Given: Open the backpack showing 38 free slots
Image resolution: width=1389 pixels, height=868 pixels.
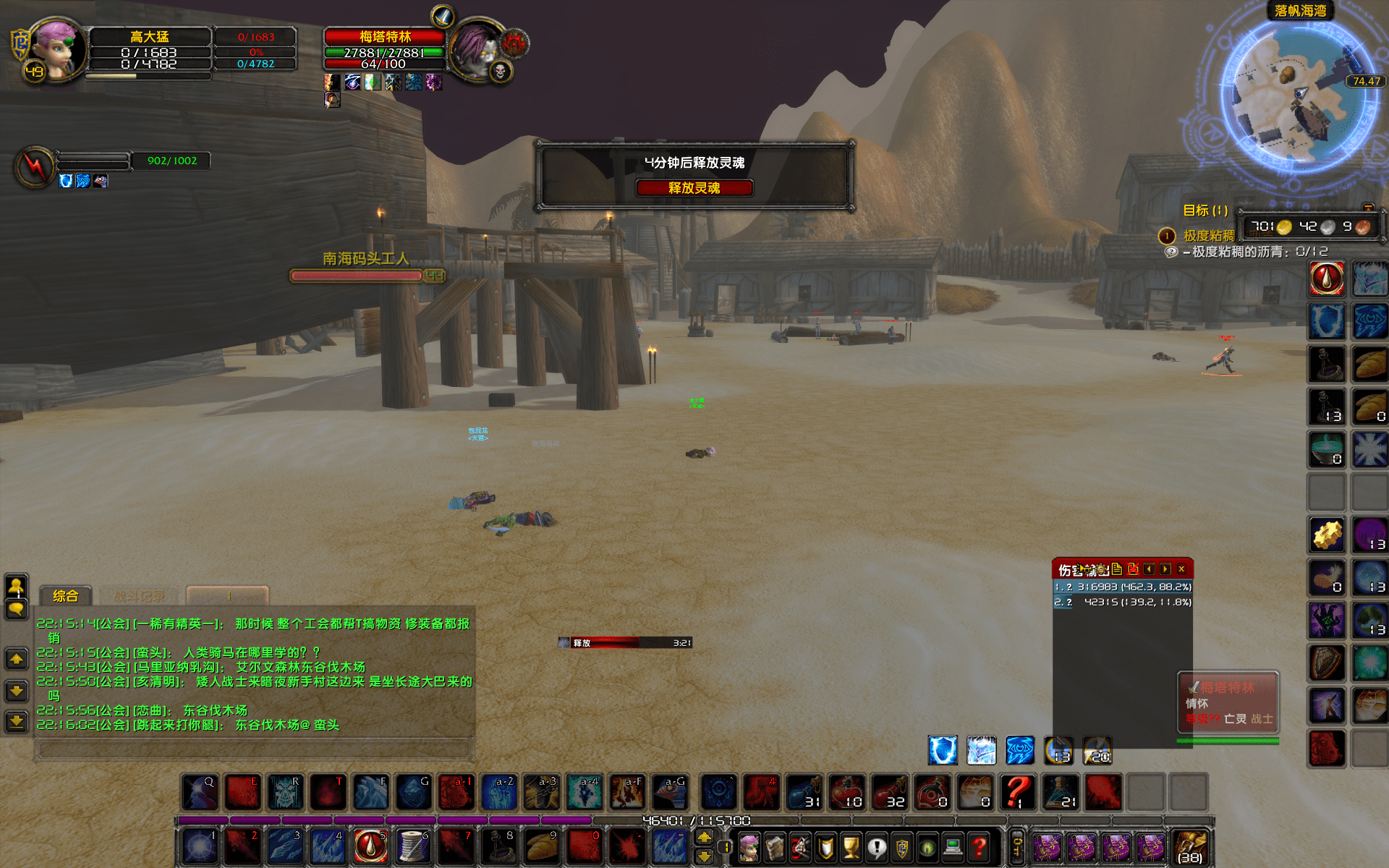Looking at the screenshot, I should pos(1190,846).
